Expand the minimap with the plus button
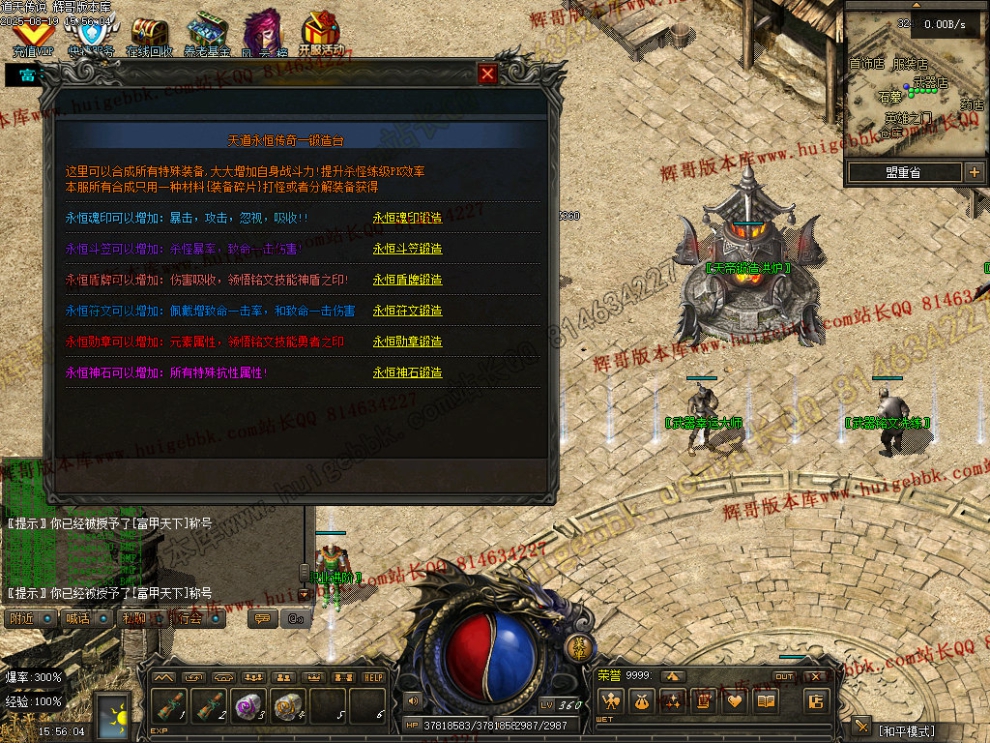Image resolution: width=990 pixels, height=743 pixels. tap(974, 172)
